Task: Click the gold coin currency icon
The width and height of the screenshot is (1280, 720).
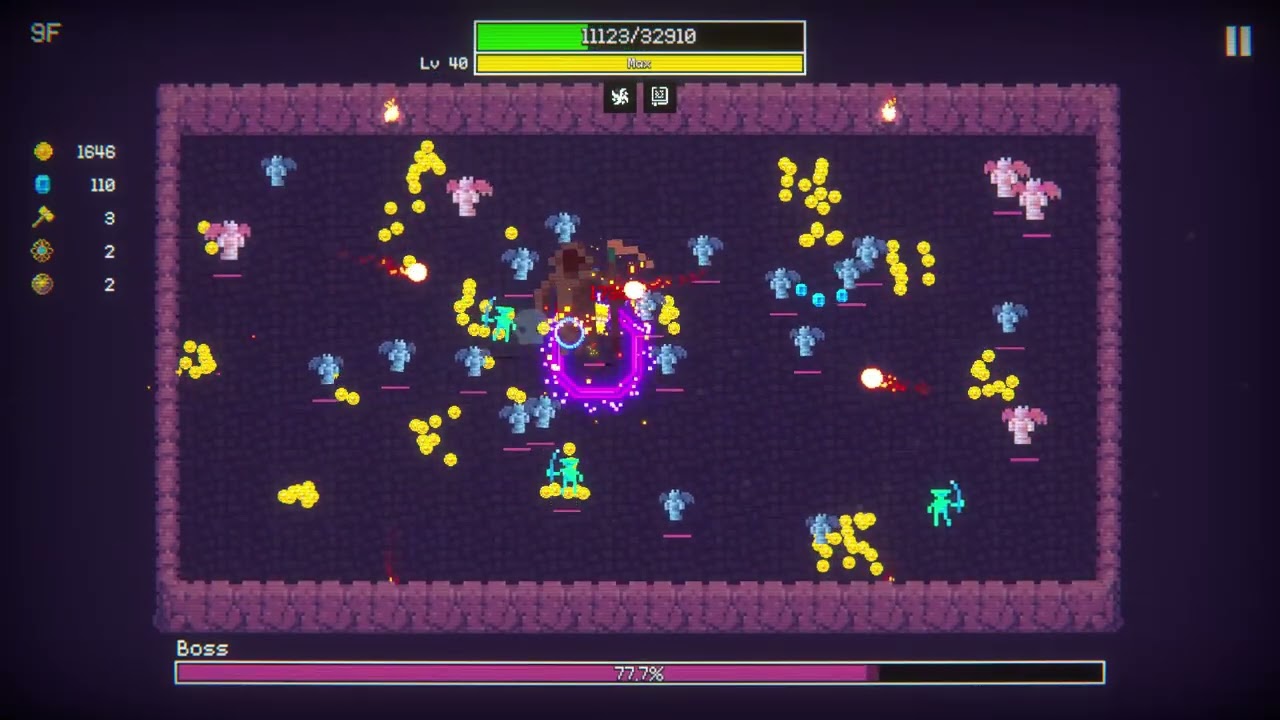Action: 43,152
